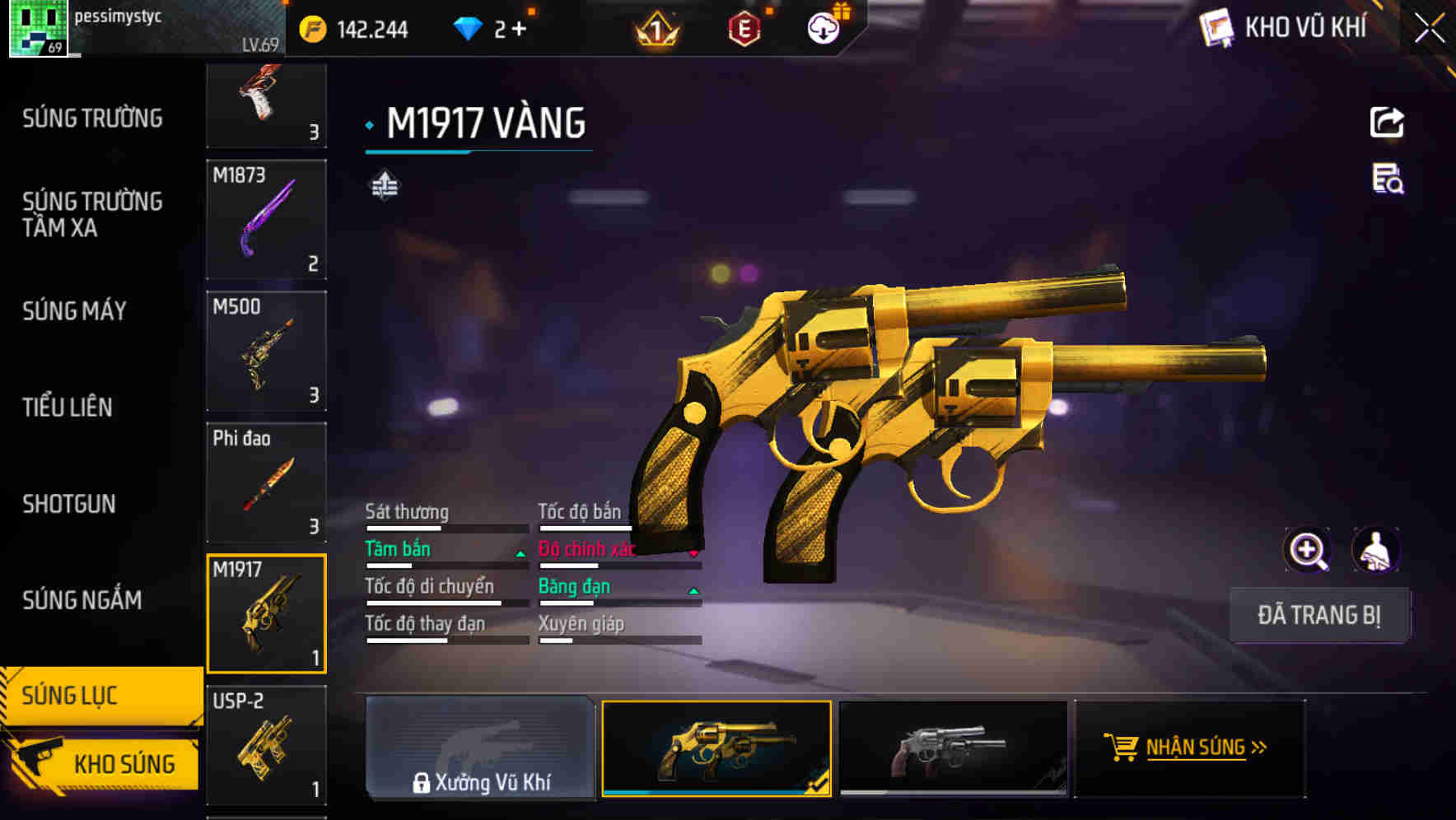Open the M1873 weapon in the sidebar
The height and width of the screenshot is (820, 1456).
[x=265, y=221]
